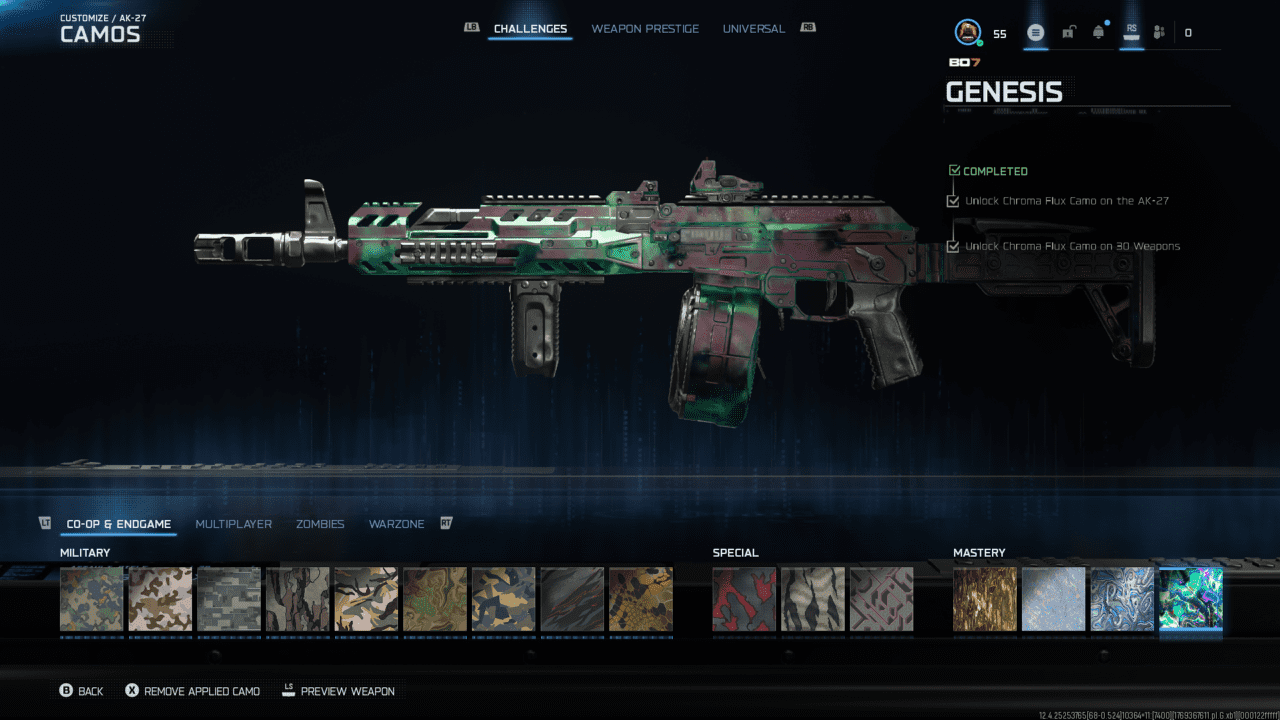Screen dimensions: 1280x720
Task: Switch to Multiplayer camos
Action: tap(233, 524)
